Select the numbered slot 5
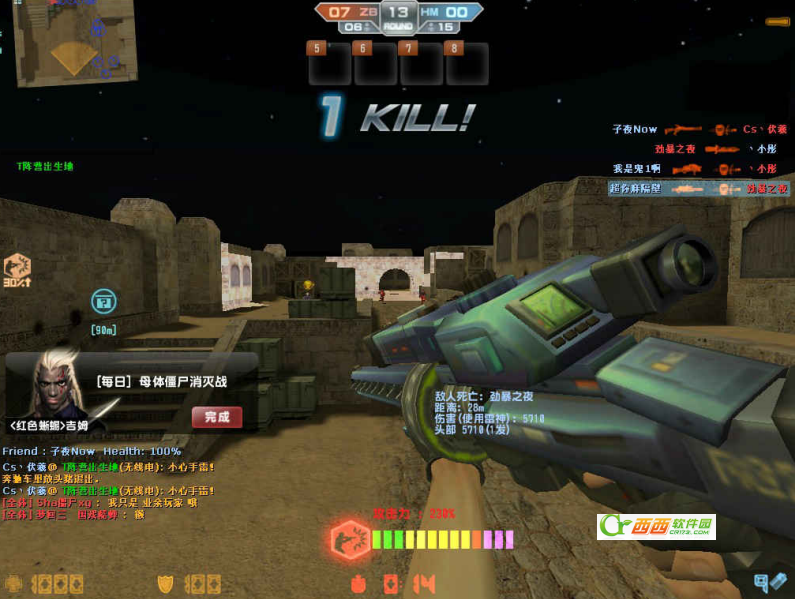 tap(329, 63)
